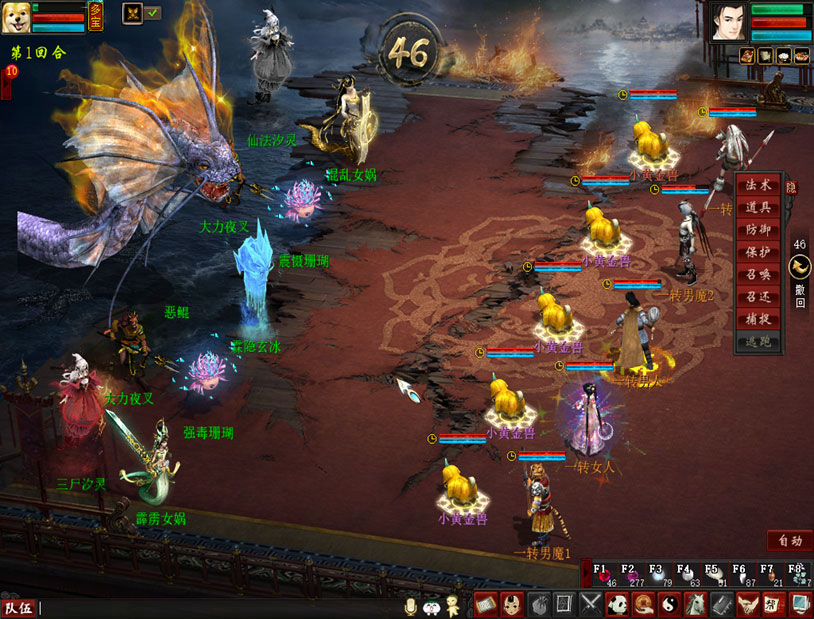The width and height of the screenshot is (814, 619).
Task: Click the 逃跑 (Flee) command
Action: 758,340
